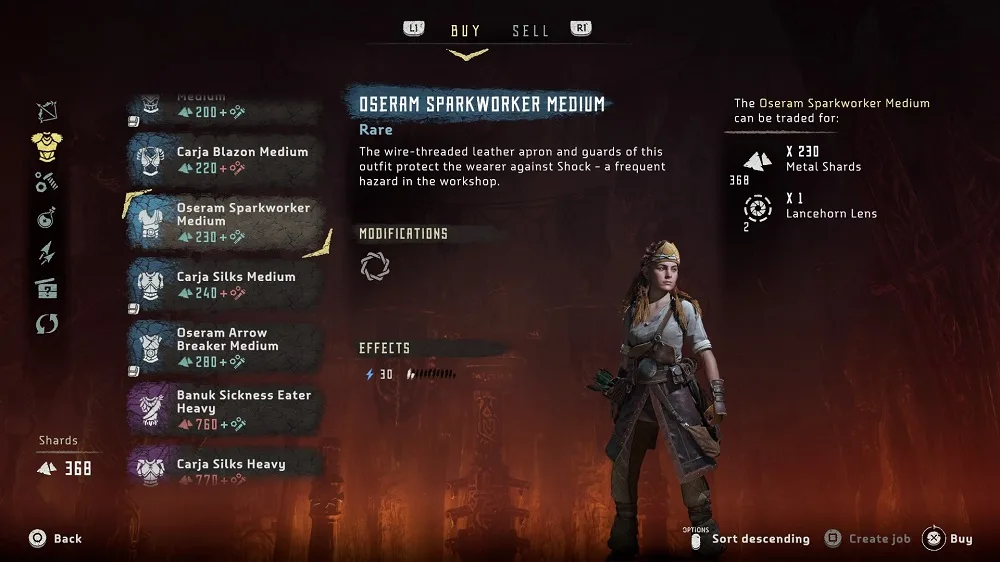
Task: Open the circular arrows buyback category
Action: click(x=47, y=324)
